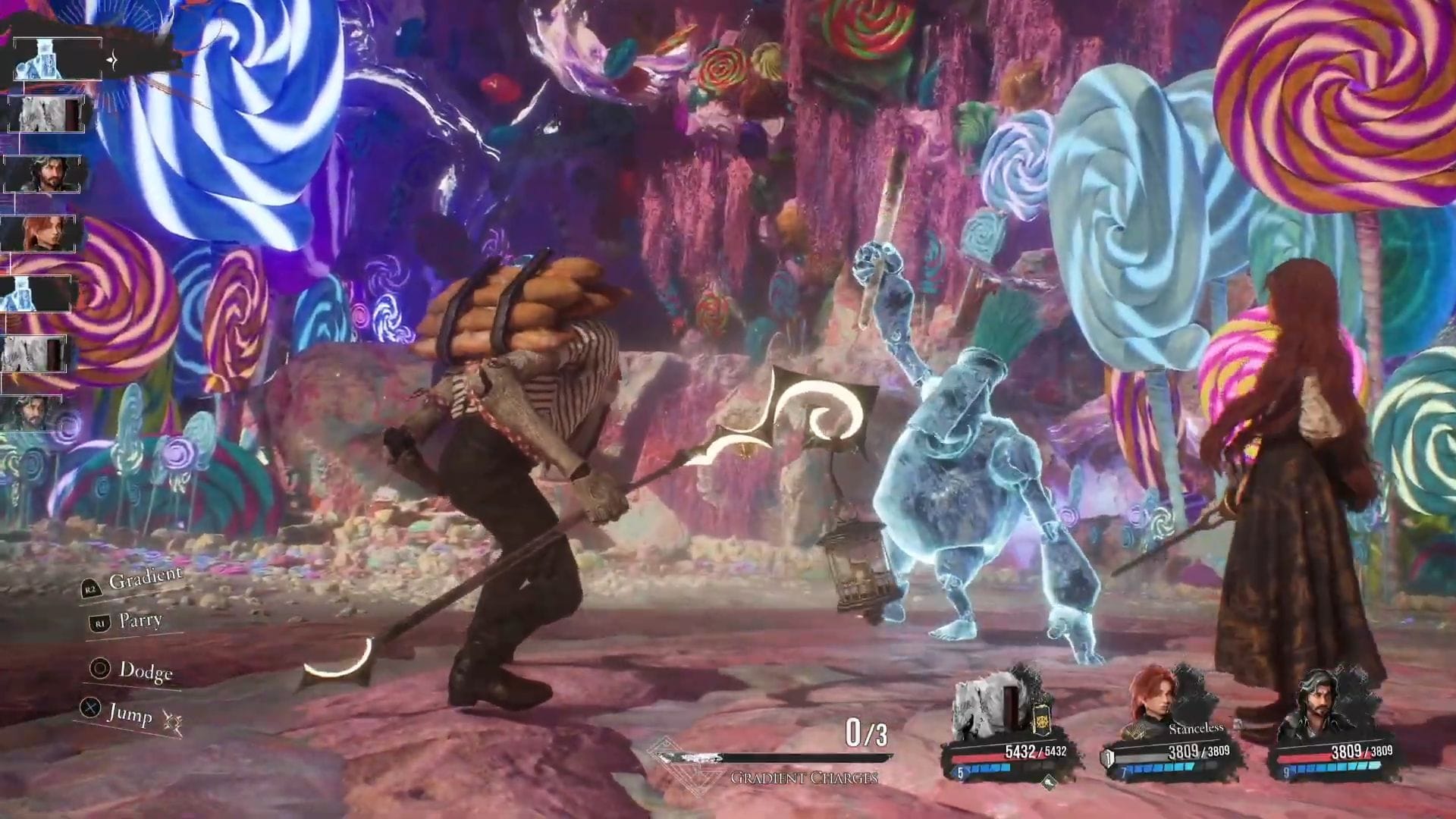This screenshot has width=1456, height=819.
Task: Select the bearded ally portrait in the turn order
Action: click(44, 174)
